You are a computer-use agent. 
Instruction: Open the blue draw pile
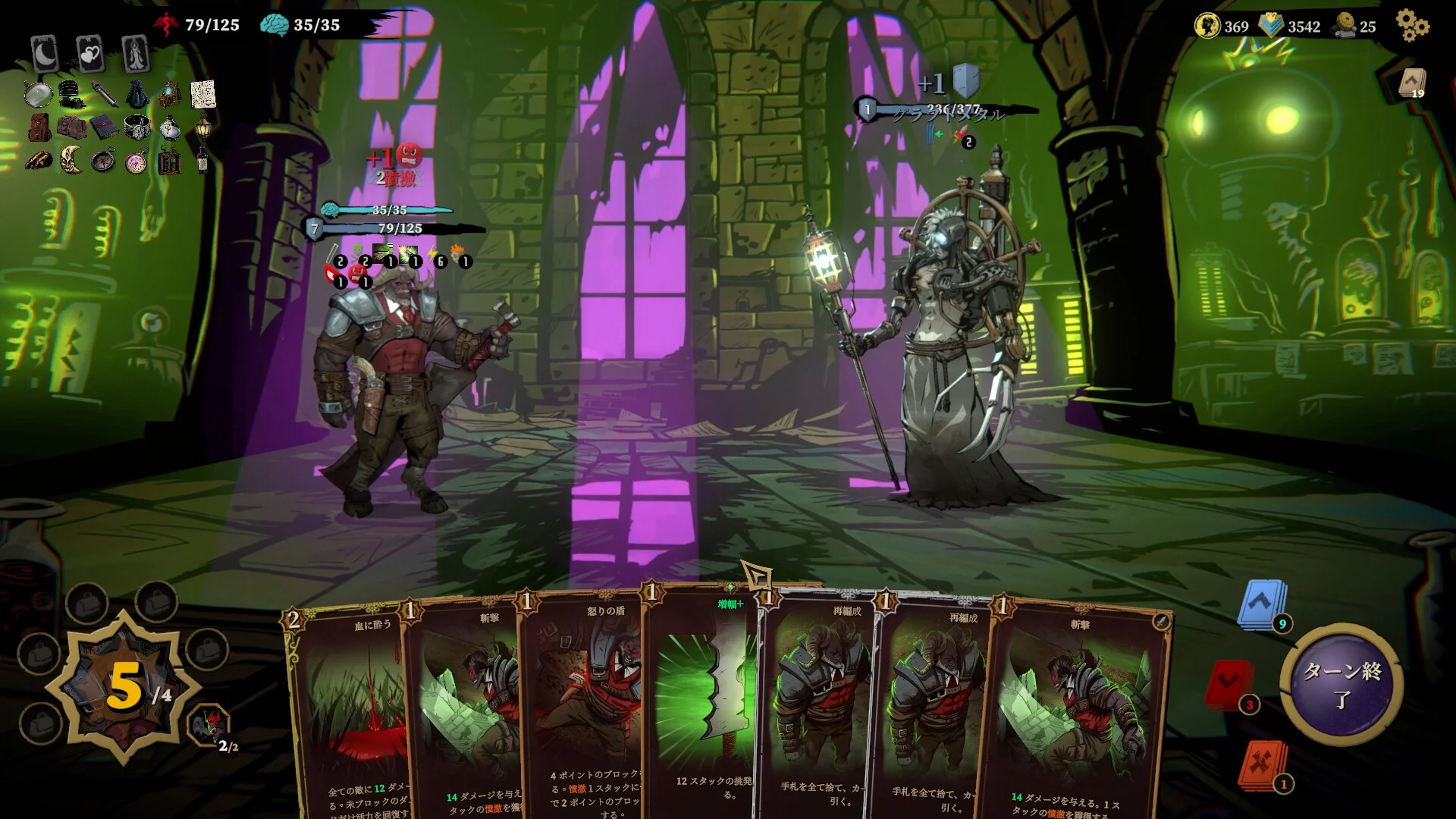(x=1261, y=604)
